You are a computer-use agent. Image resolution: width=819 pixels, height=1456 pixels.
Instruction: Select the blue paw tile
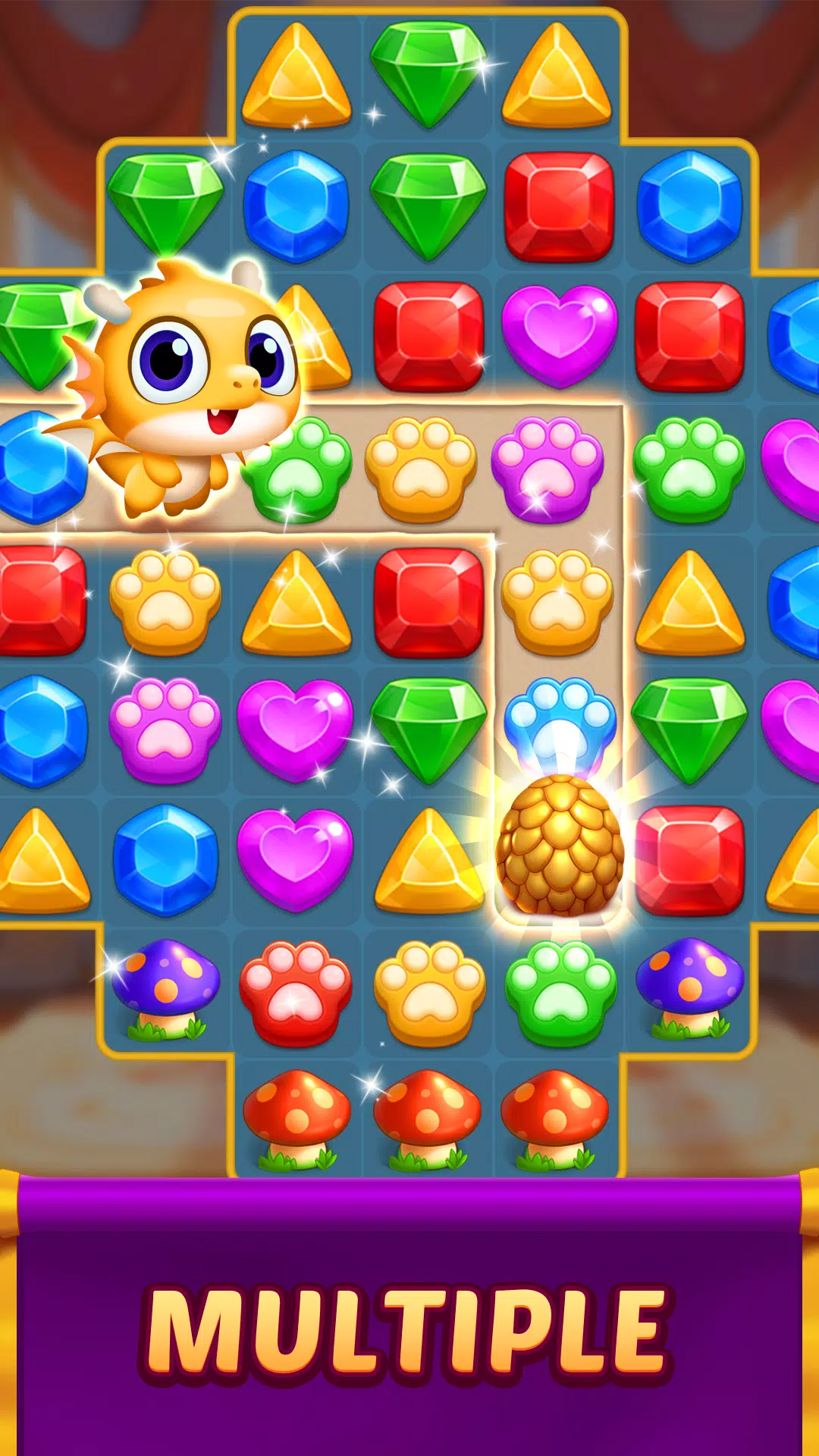coord(560,721)
